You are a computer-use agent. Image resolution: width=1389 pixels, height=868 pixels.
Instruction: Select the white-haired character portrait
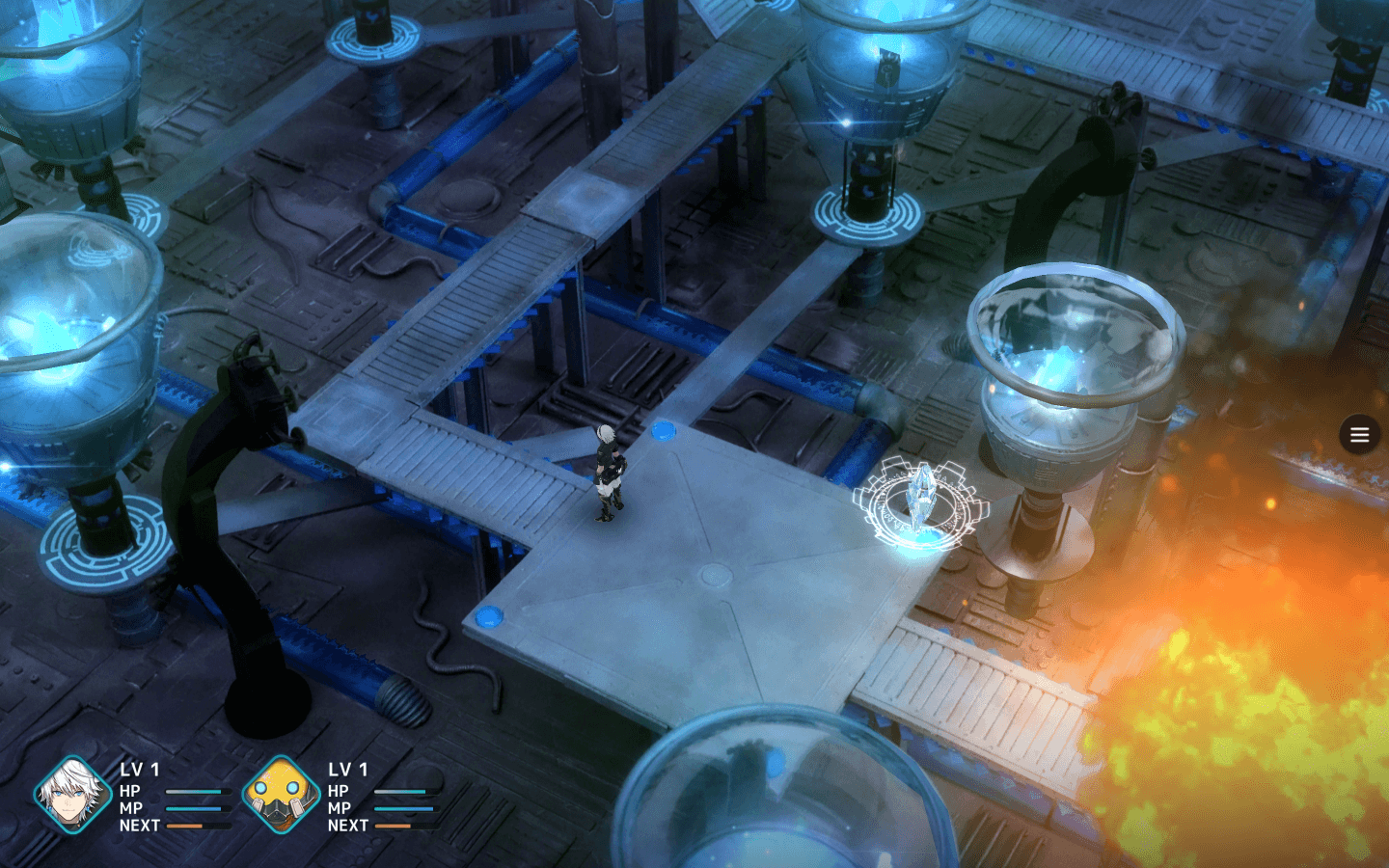point(72,796)
